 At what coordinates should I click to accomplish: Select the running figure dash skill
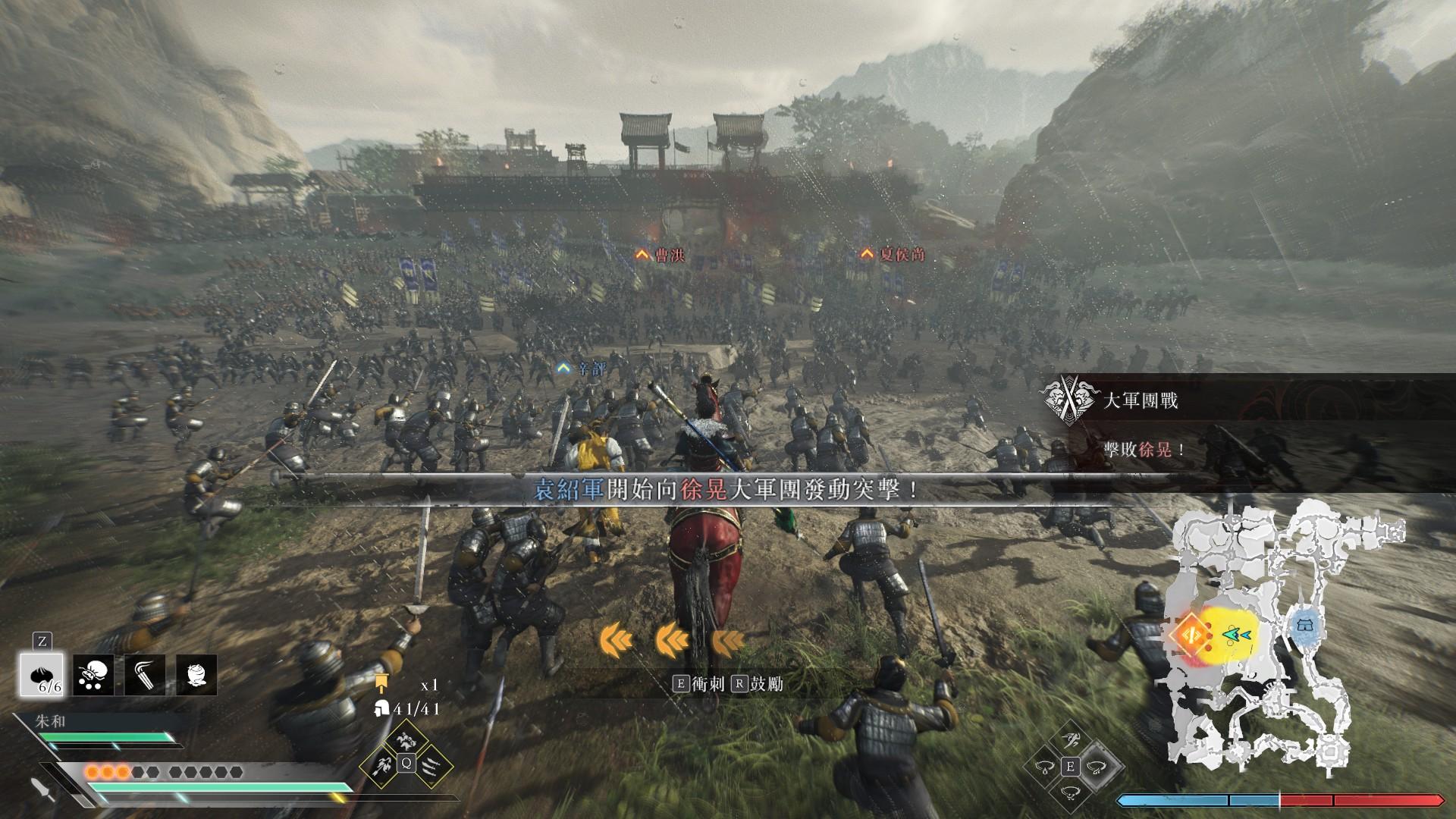[x=1070, y=741]
